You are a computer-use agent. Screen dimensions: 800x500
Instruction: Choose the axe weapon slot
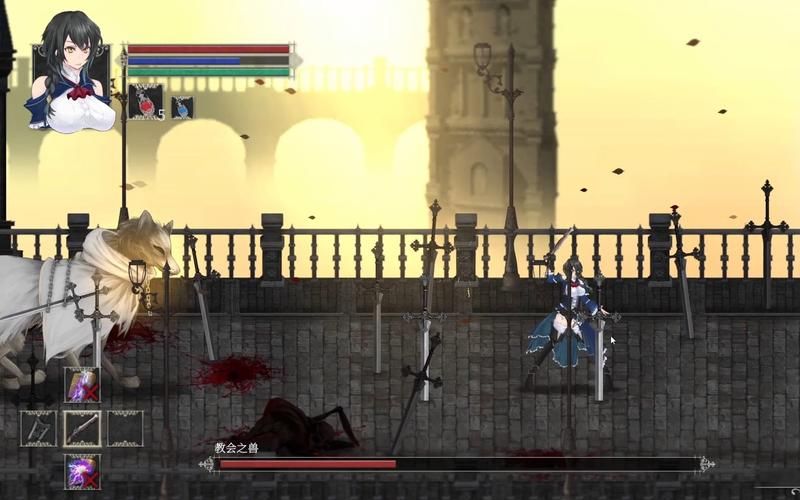(x=39, y=428)
